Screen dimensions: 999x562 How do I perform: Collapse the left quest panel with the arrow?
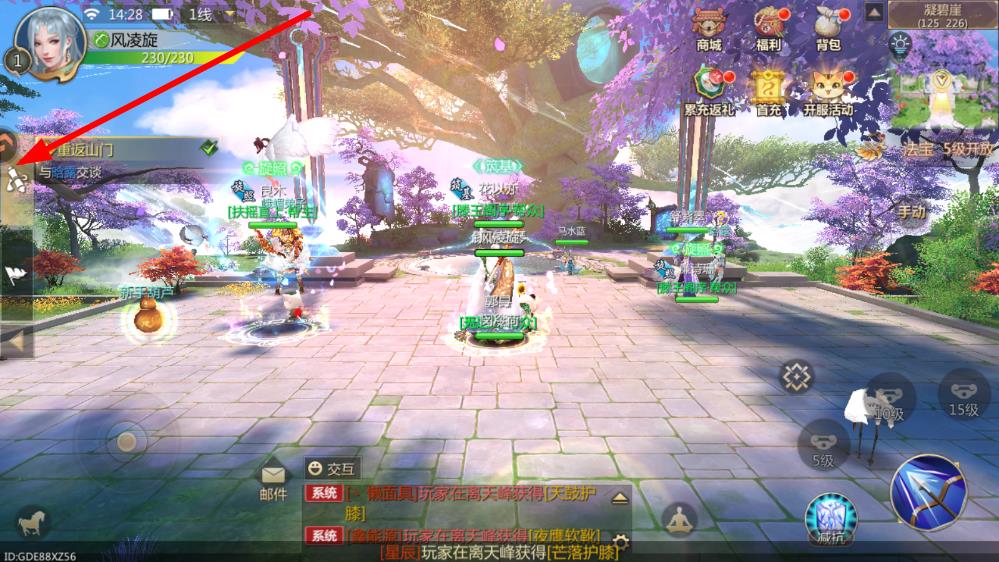[15, 342]
